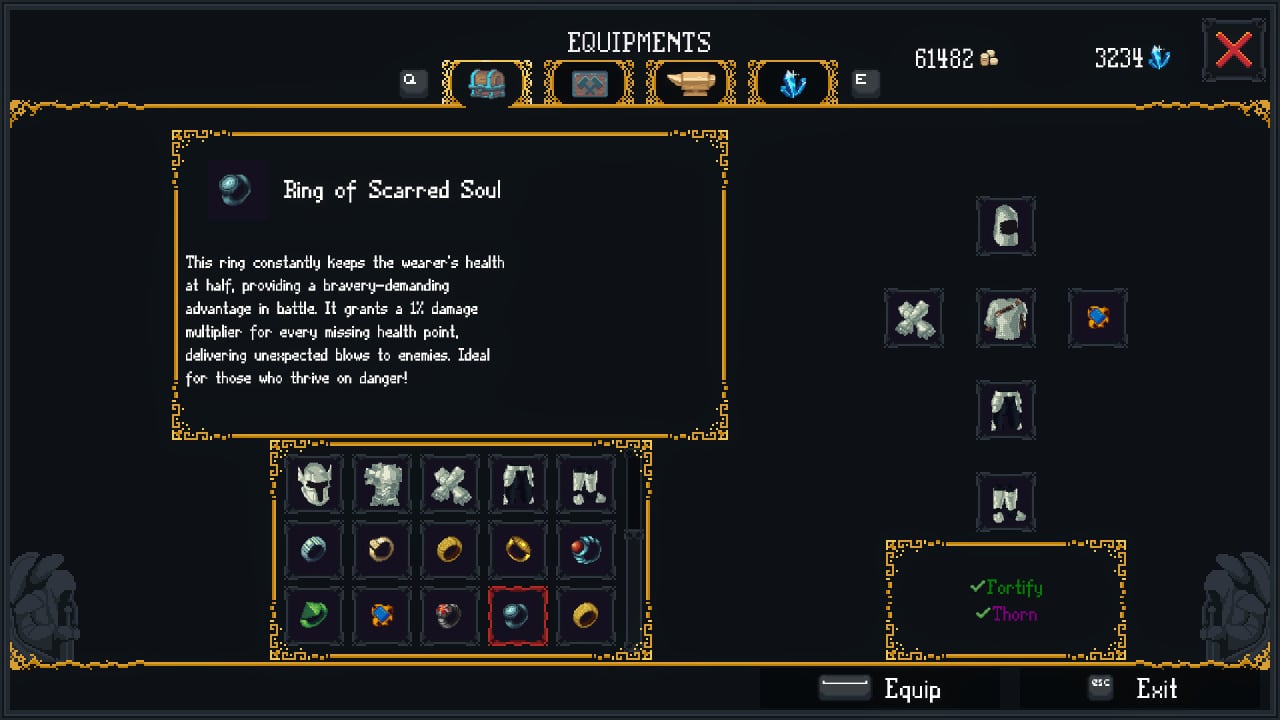The height and width of the screenshot is (720, 1280).
Task: Select the equipped blue gem ring slot
Action: 1097,319
